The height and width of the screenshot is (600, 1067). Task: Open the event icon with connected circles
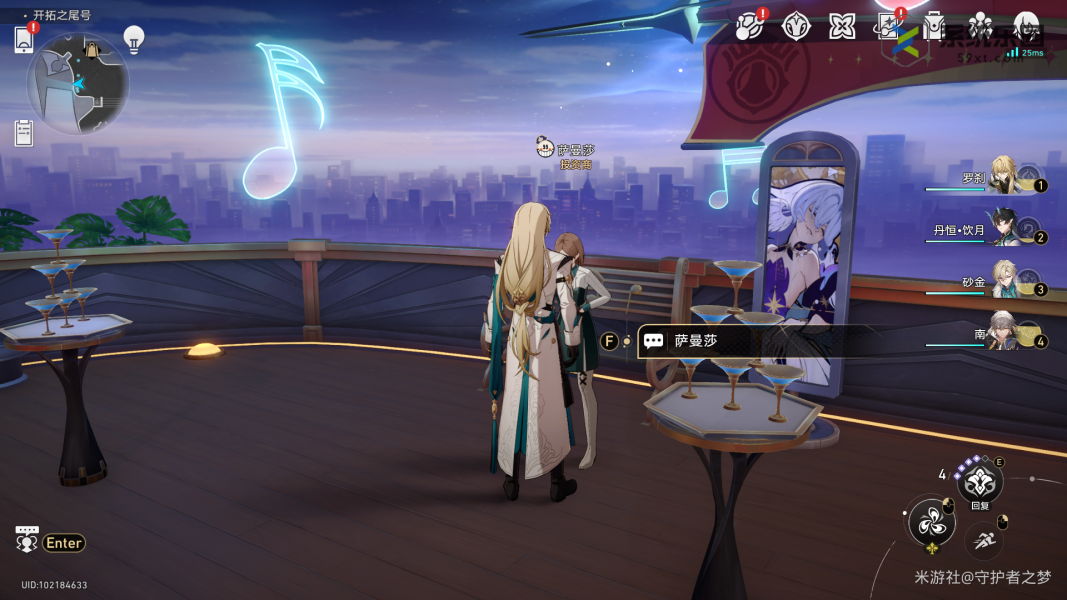(748, 26)
